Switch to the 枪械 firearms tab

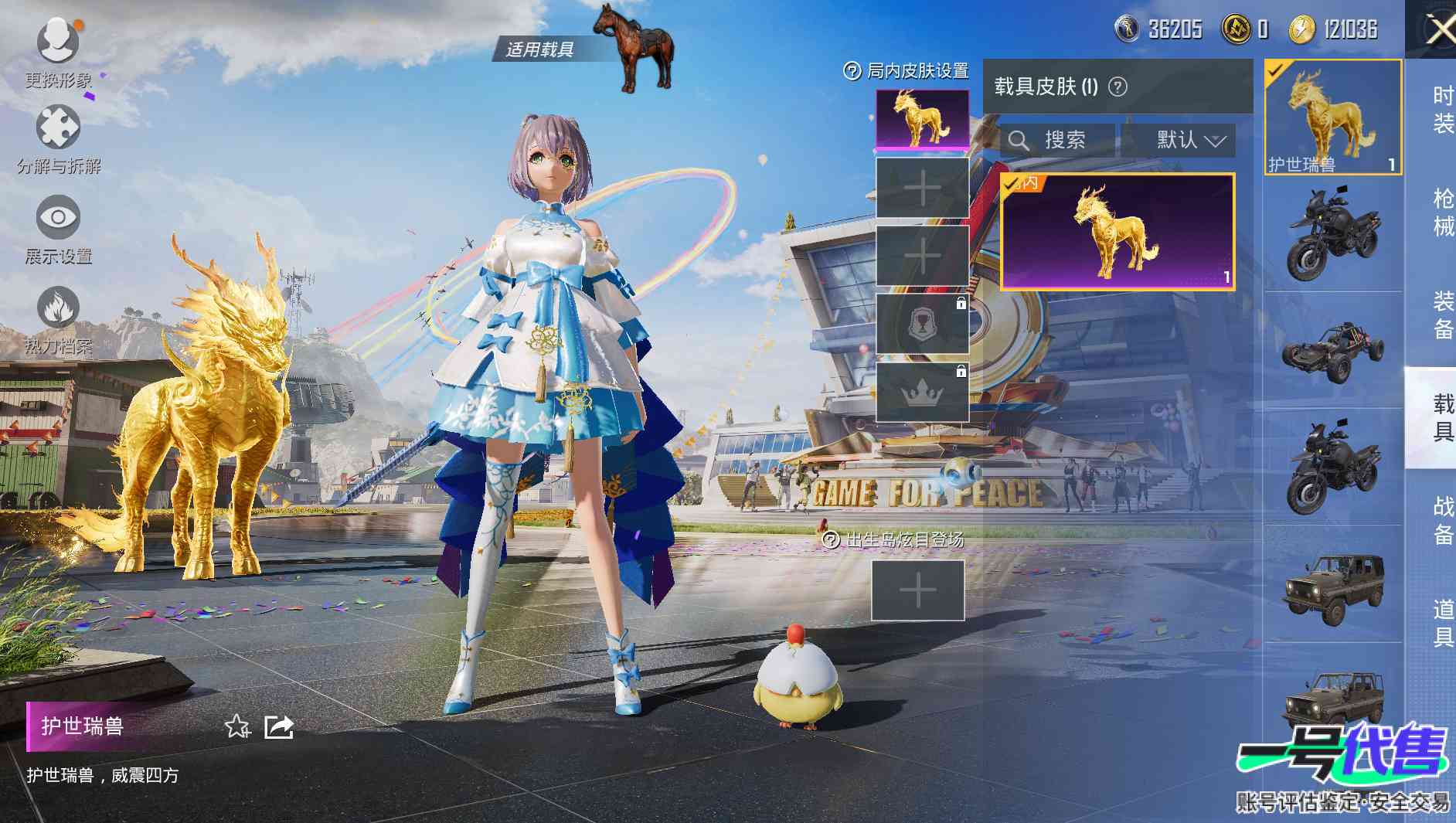1442,212
